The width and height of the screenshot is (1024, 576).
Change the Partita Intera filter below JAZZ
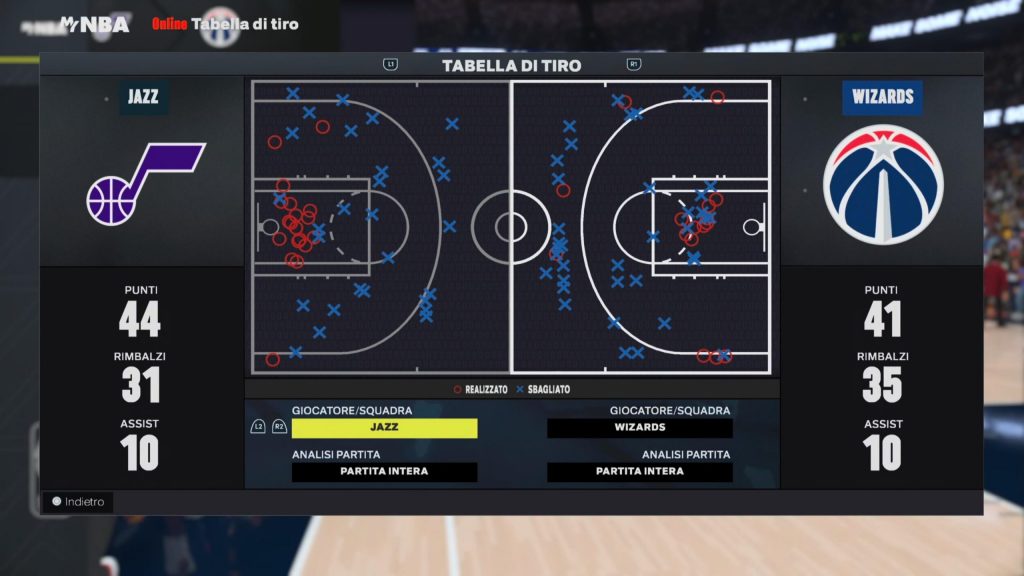pos(384,472)
